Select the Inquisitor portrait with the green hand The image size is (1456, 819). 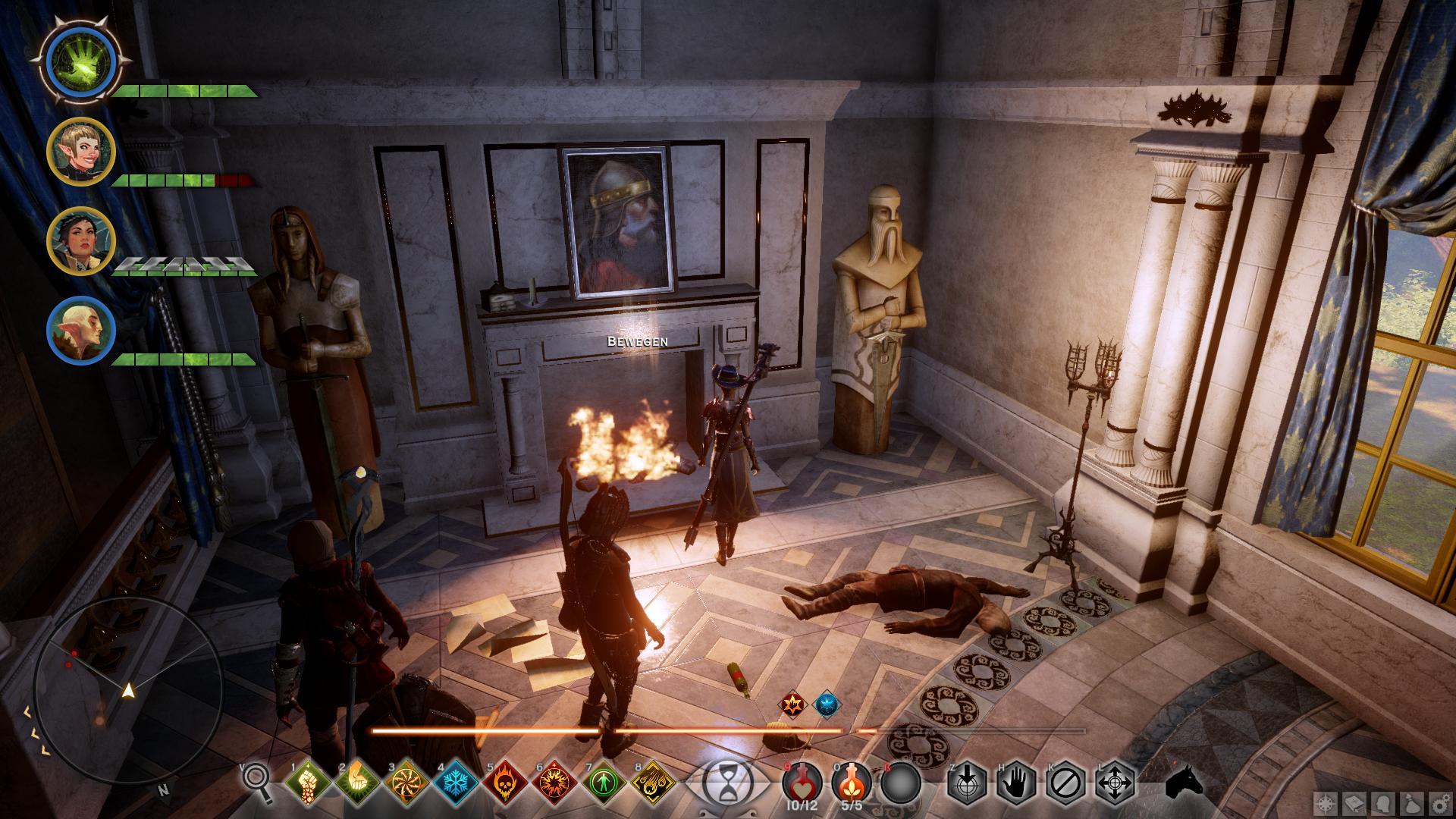[80, 60]
